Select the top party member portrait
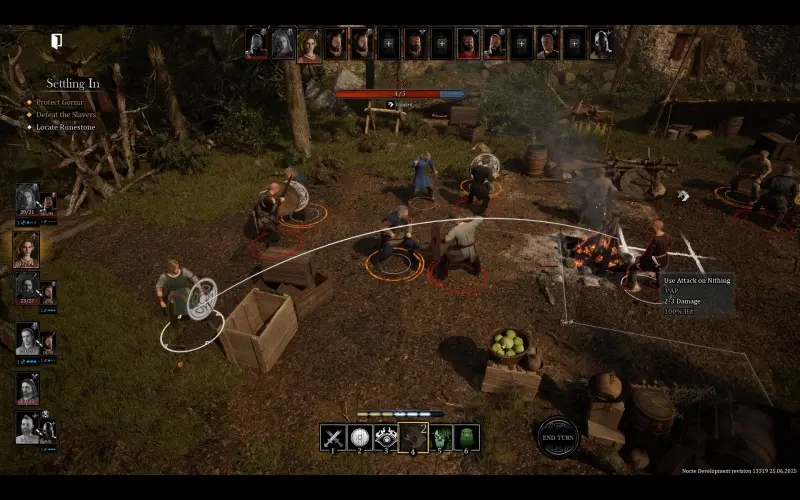The height and width of the screenshot is (500, 800). [x=26, y=198]
